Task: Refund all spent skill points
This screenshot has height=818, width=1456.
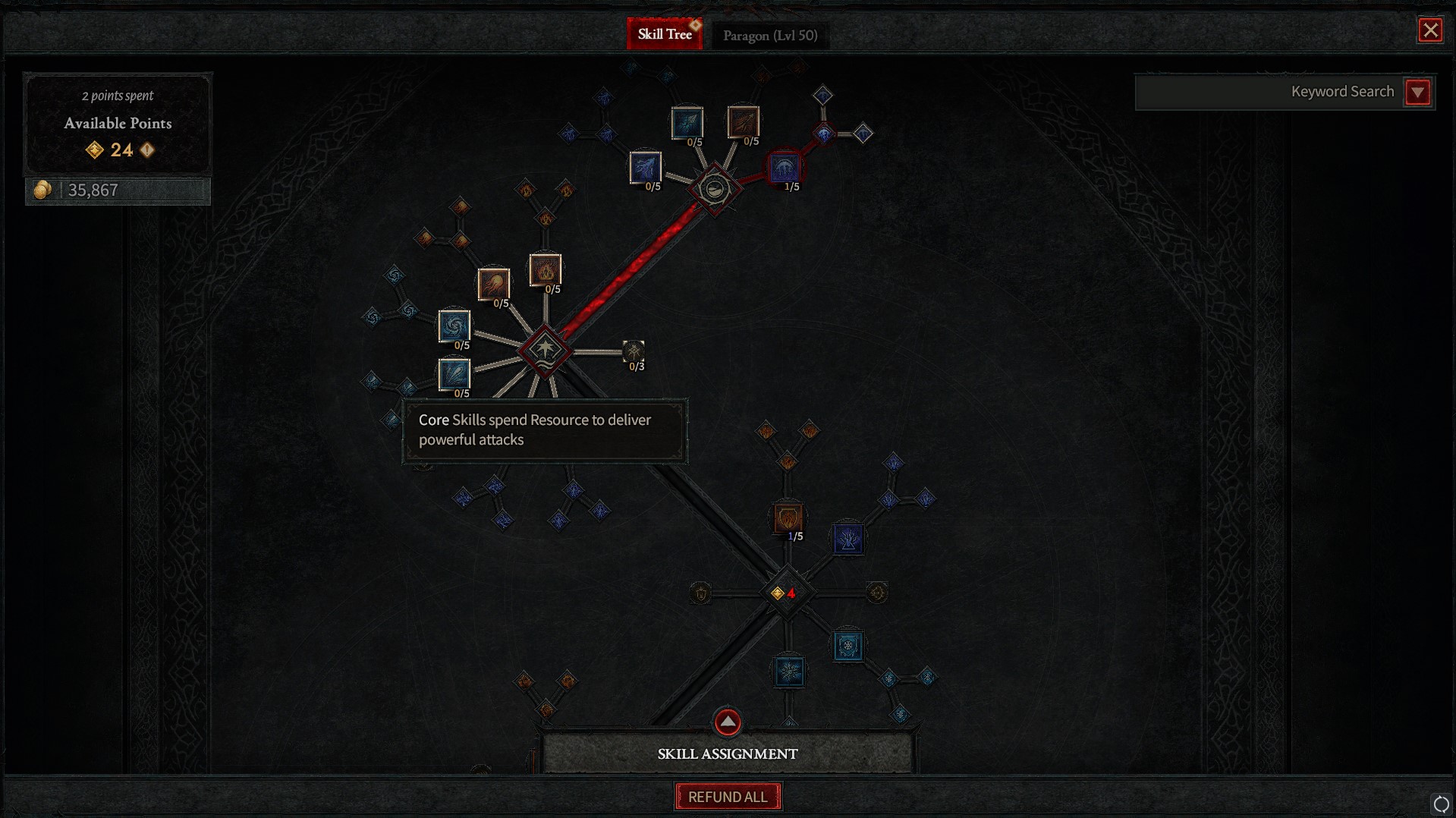Action: click(728, 797)
